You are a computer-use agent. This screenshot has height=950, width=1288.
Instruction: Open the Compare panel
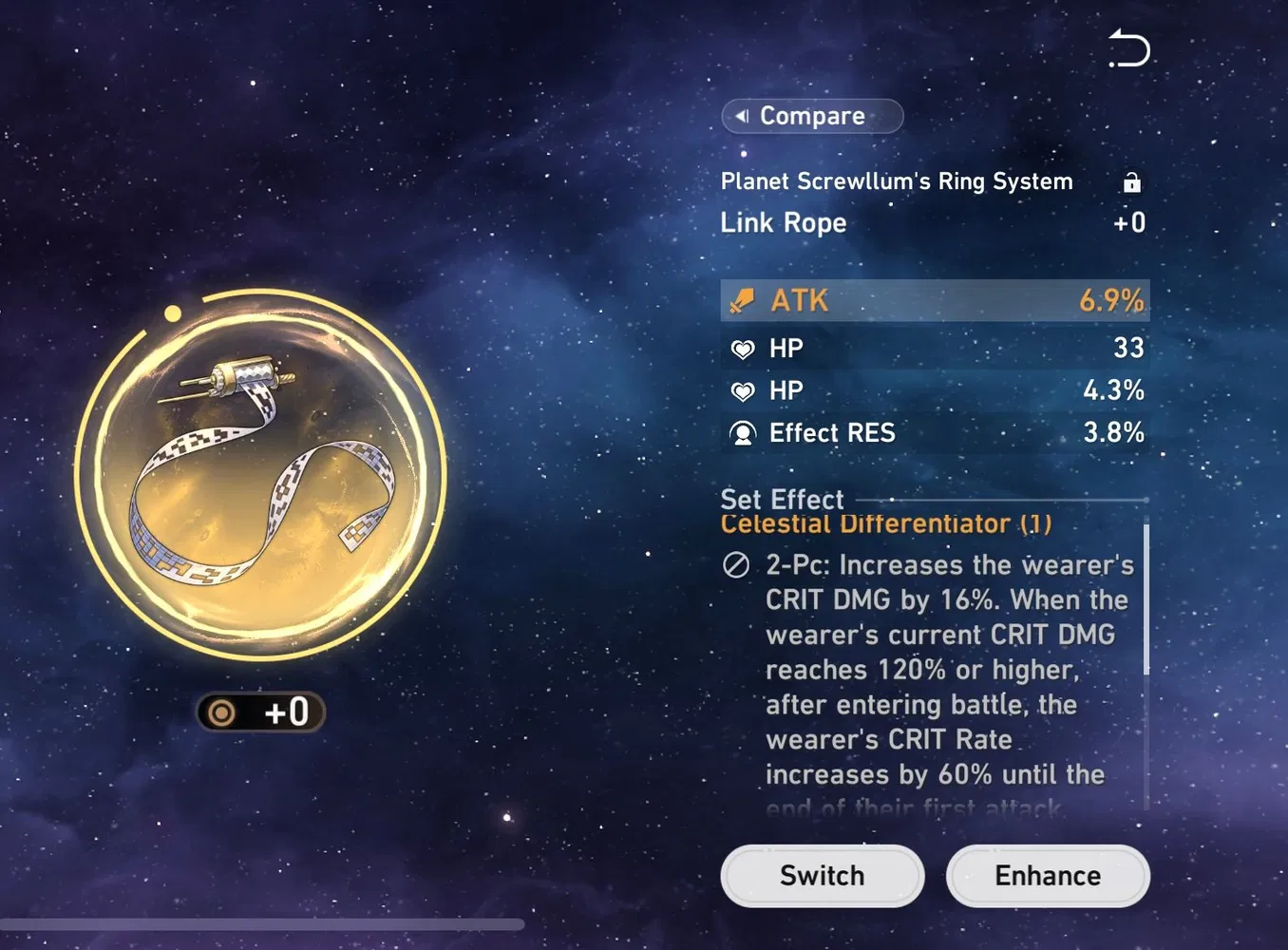coord(812,116)
